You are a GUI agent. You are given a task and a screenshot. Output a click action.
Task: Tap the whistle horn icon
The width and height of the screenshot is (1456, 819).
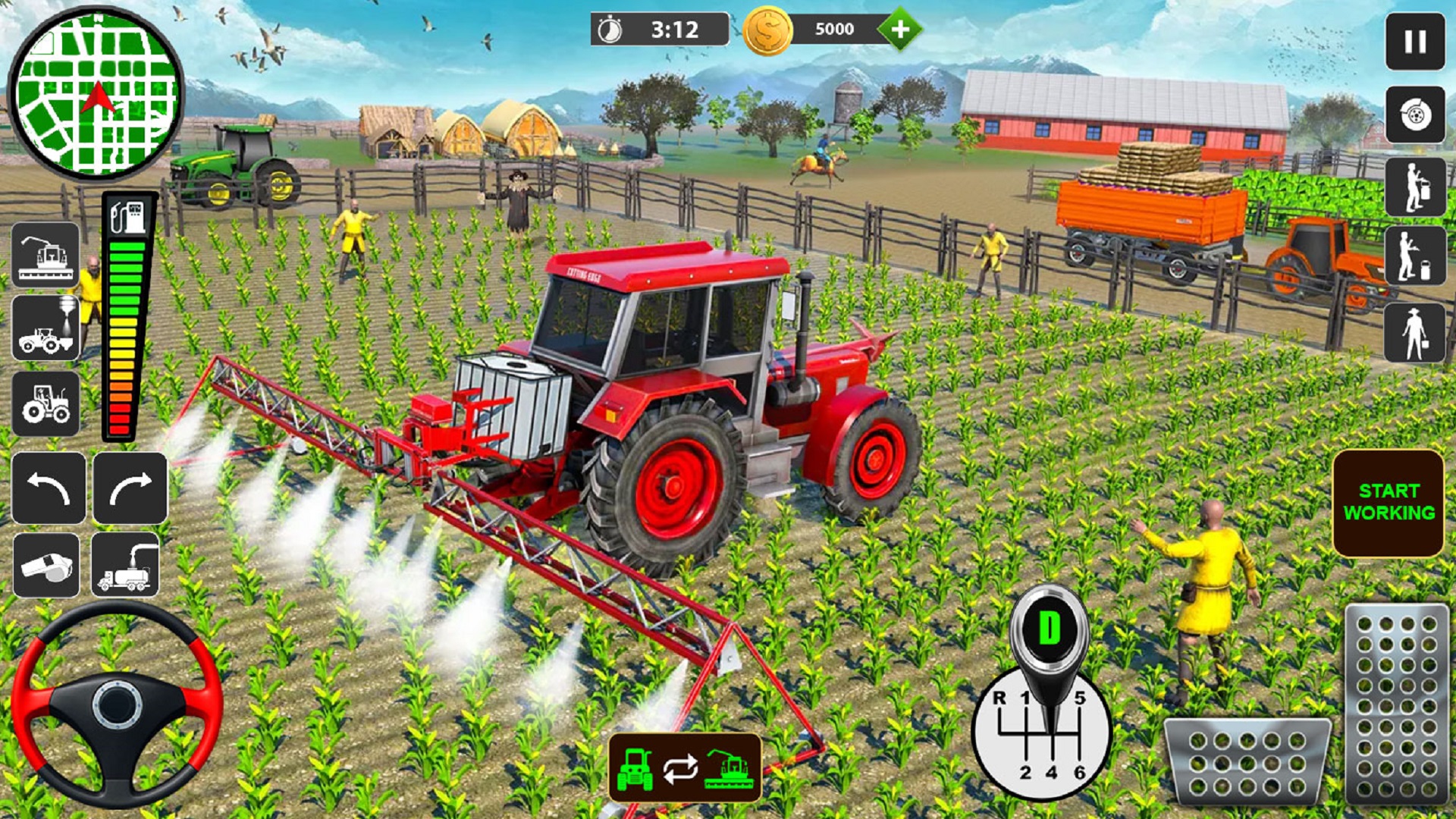(x=45, y=564)
